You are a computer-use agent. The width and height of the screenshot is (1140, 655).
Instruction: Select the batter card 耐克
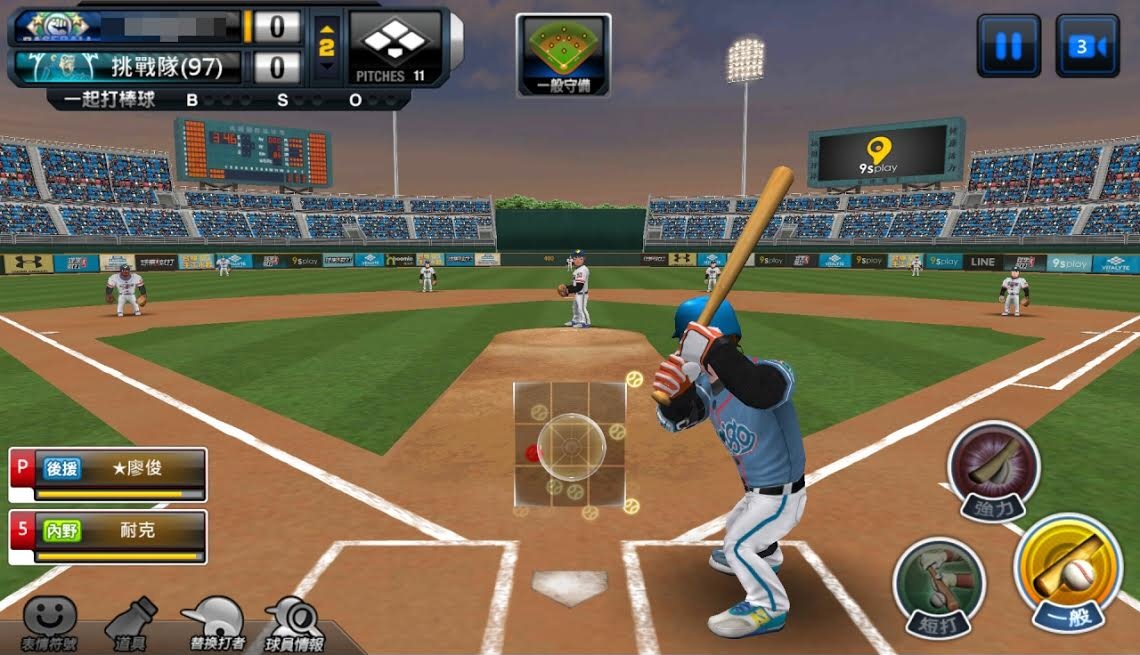[108, 537]
